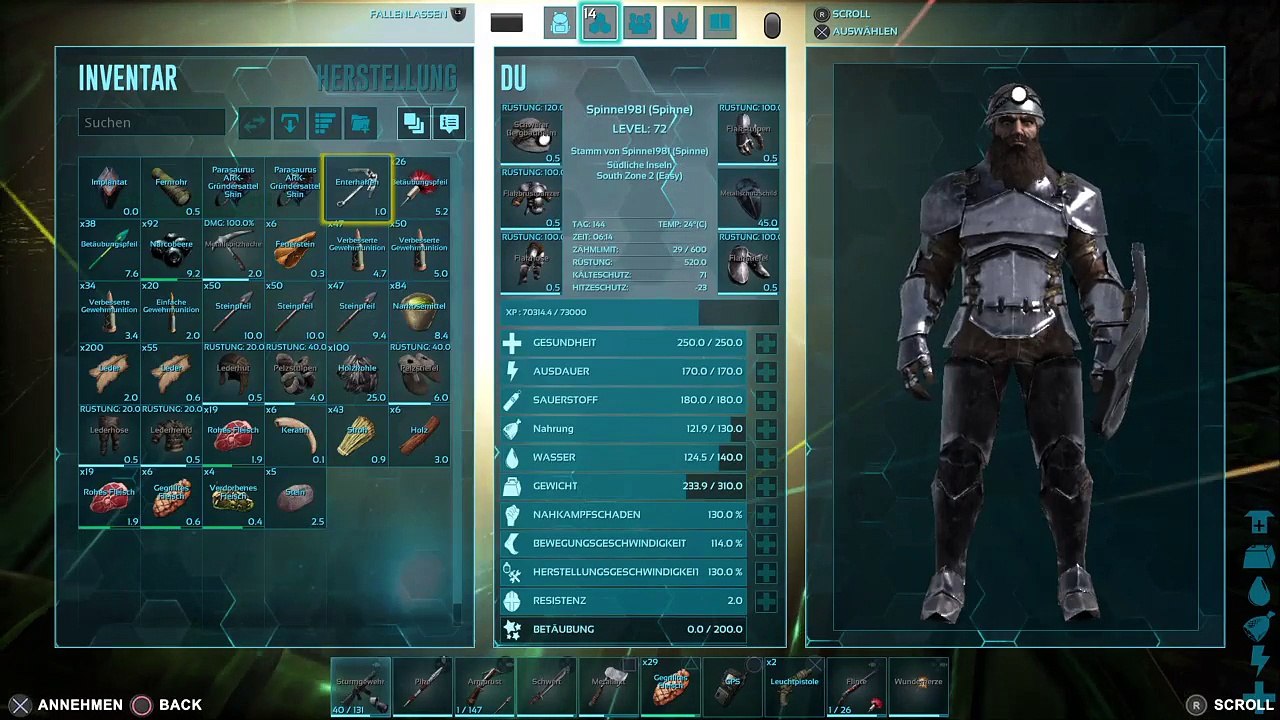Pick the Holzkohle charcoal stack

tap(357, 374)
